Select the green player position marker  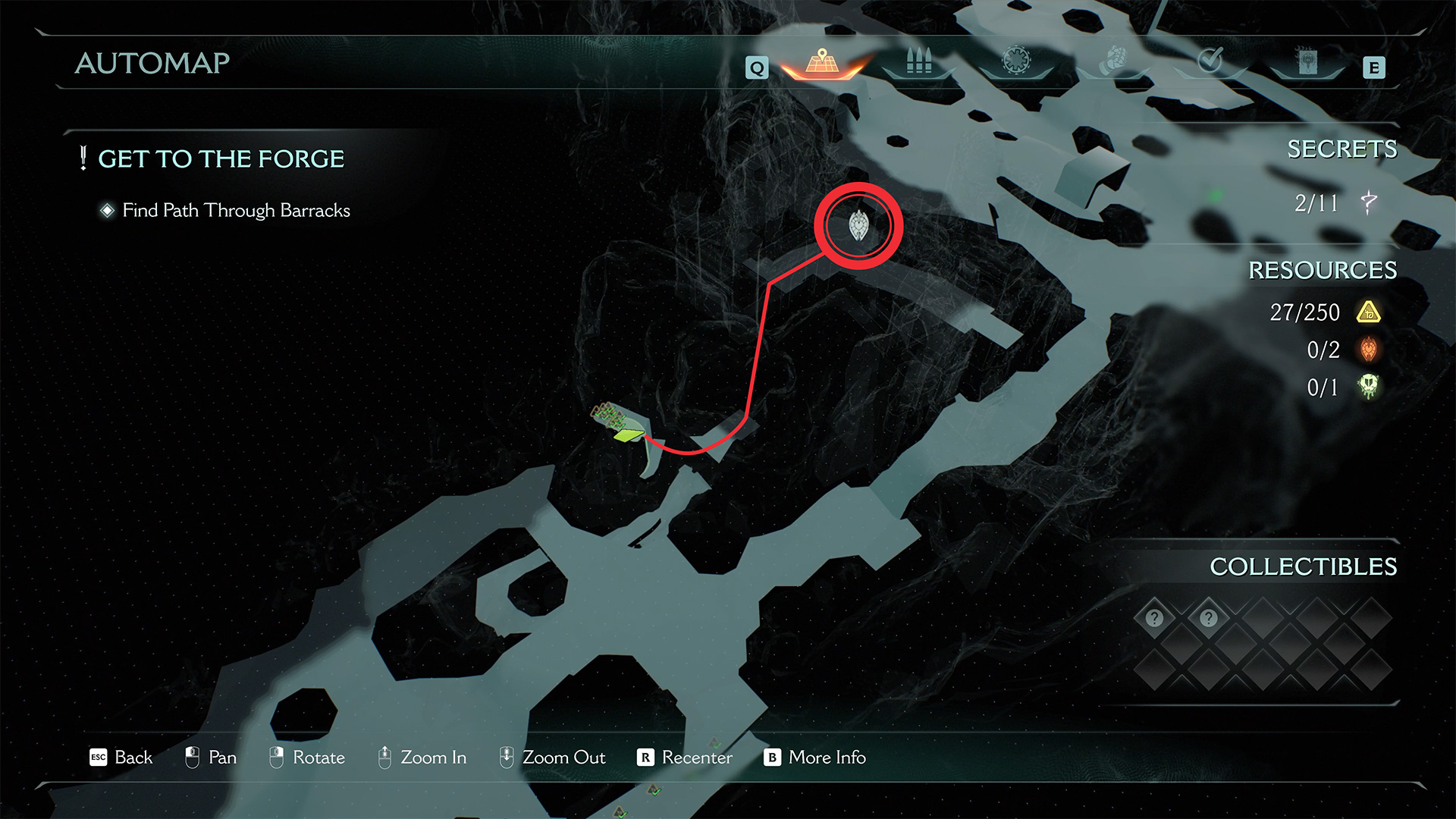[629, 435]
